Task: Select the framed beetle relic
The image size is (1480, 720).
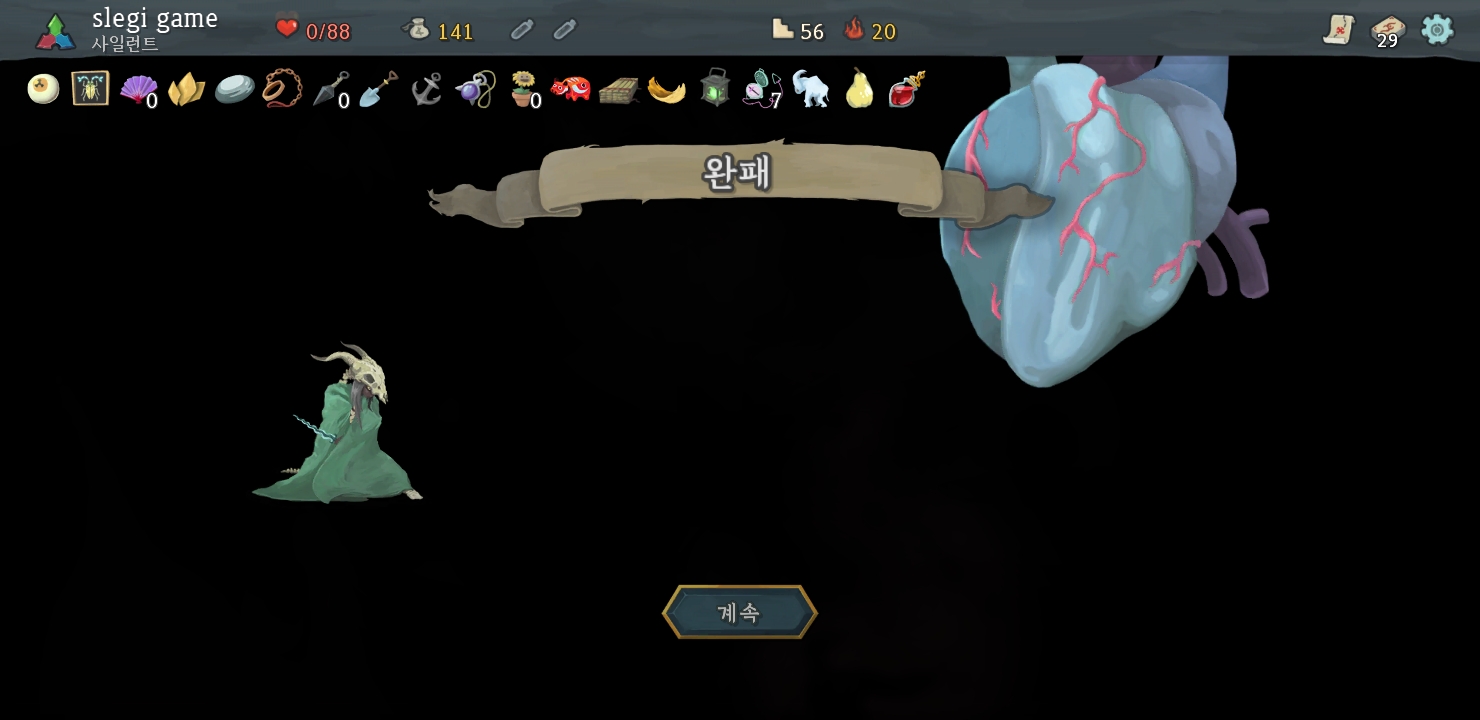Action: click(90, 89)
